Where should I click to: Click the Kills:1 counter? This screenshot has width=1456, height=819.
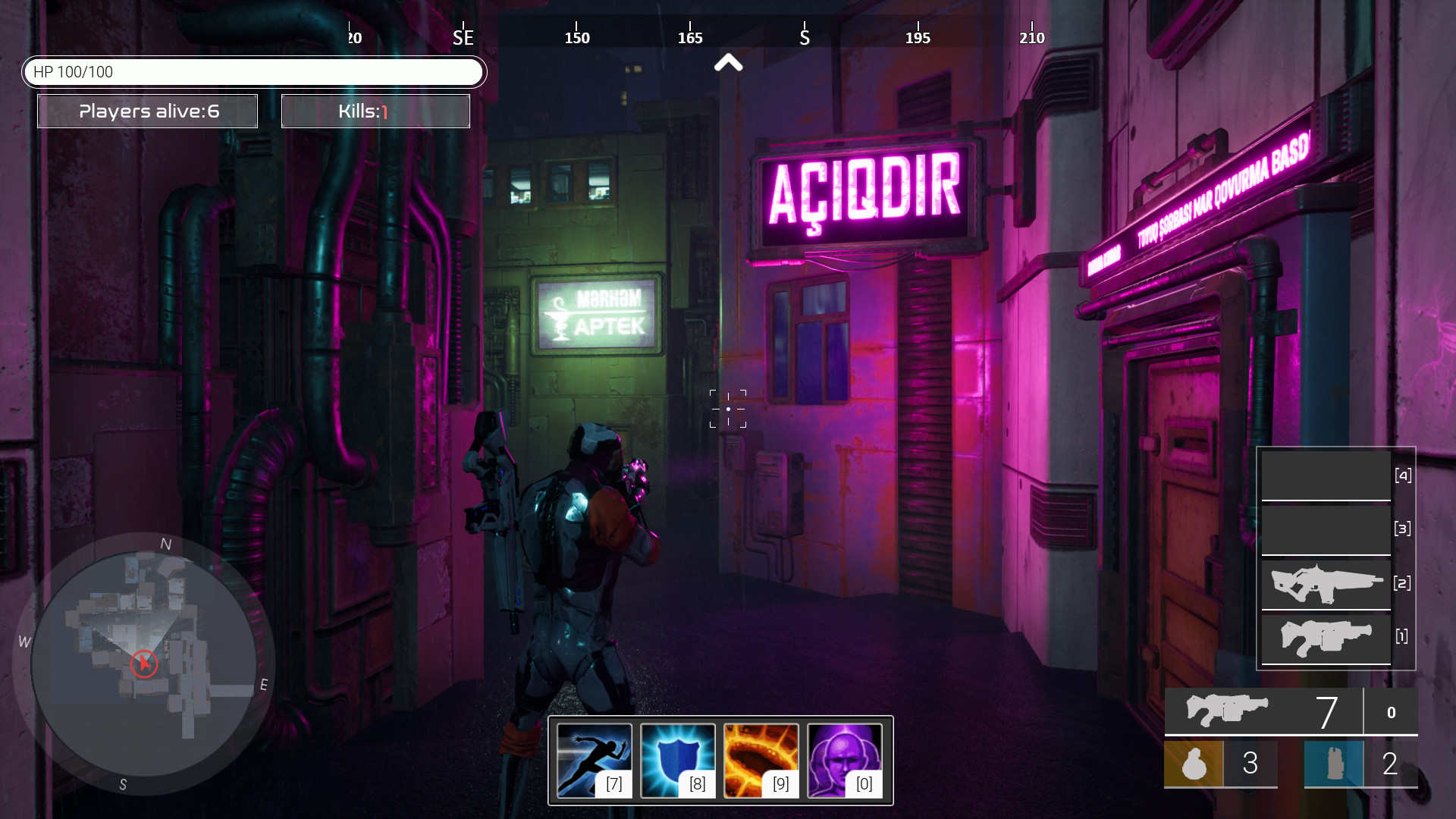point(375,111)
